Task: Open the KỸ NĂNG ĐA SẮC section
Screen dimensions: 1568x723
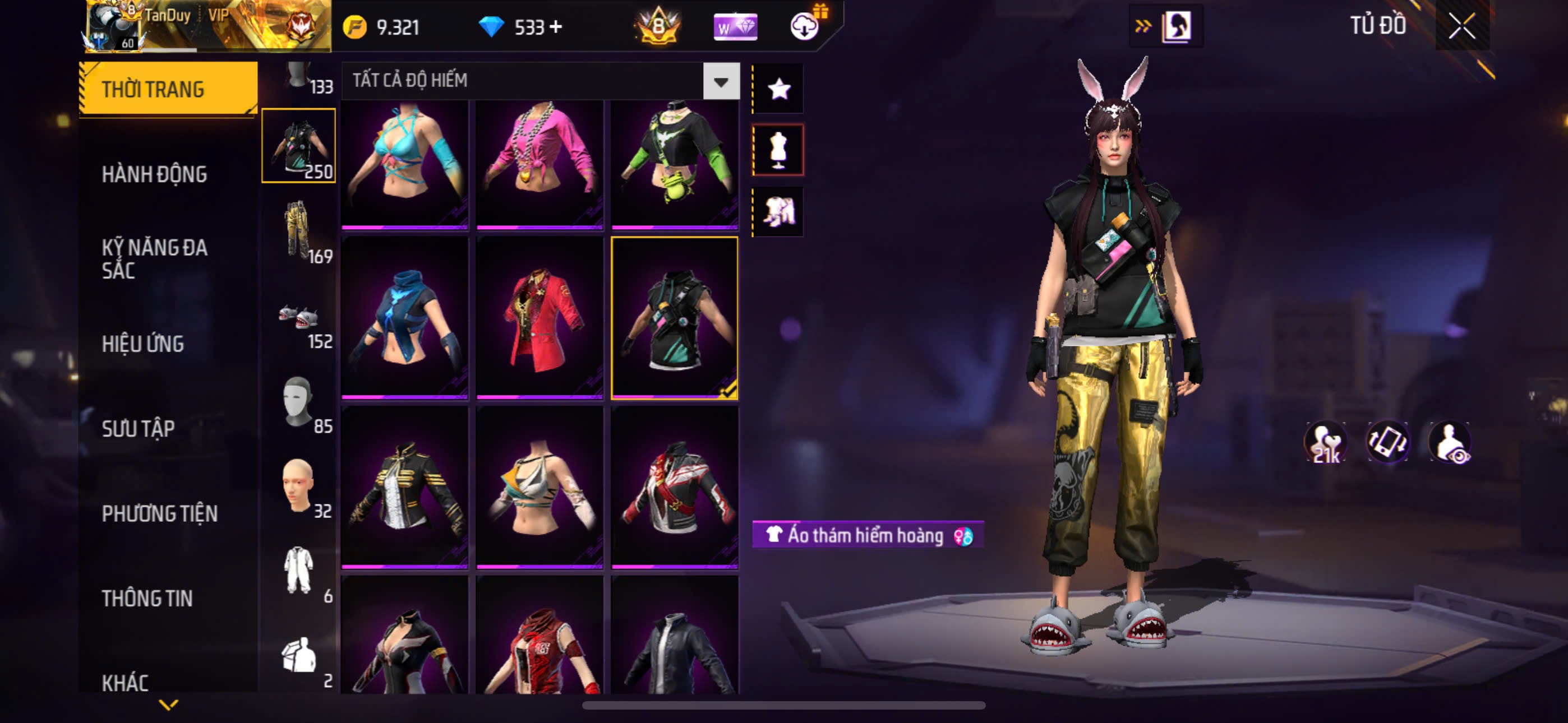Action: pos(155,259)
